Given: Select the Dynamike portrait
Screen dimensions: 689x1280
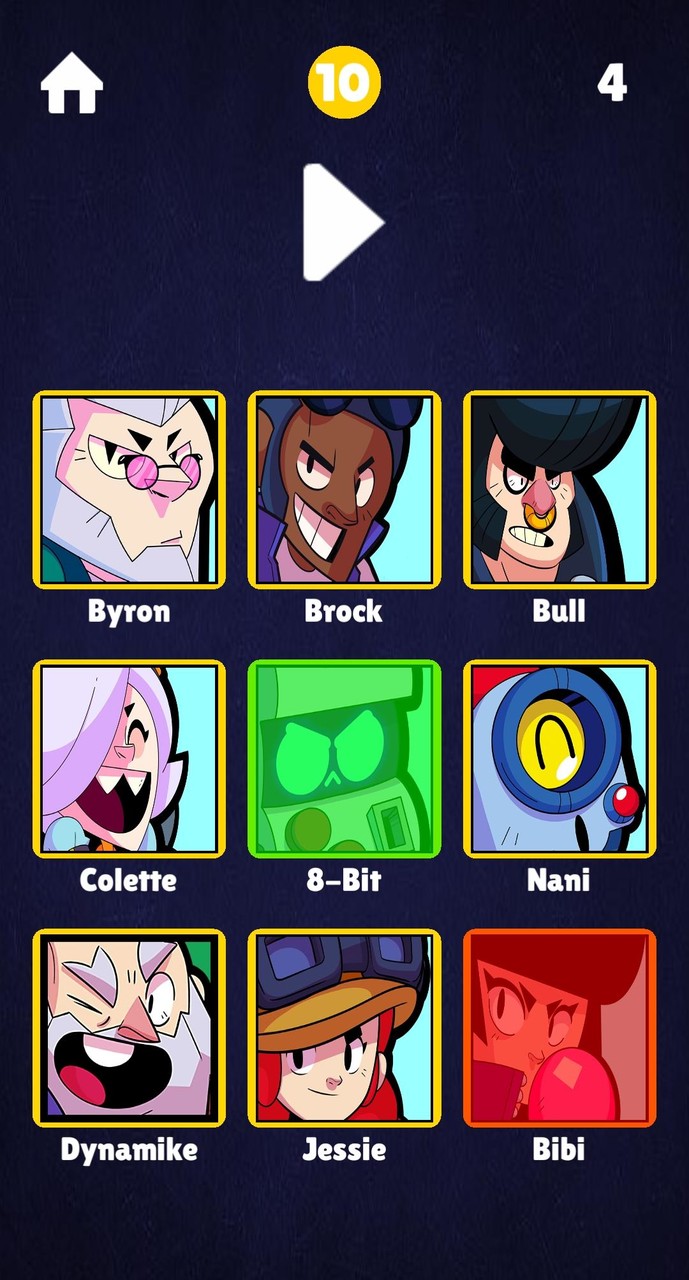Looking at the screenshot, I should (129, 1027).
